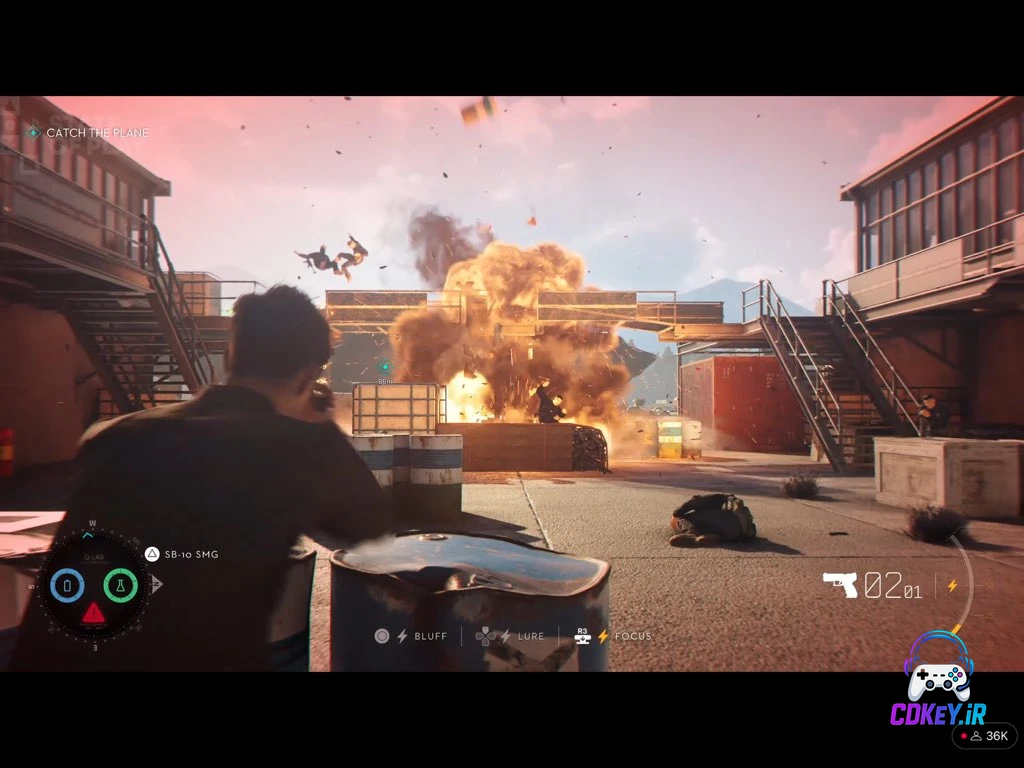The width and height of the screenshot is (1024, 768).
Task: Select the green flask gadget icon
Action: [x=120, y=584]
